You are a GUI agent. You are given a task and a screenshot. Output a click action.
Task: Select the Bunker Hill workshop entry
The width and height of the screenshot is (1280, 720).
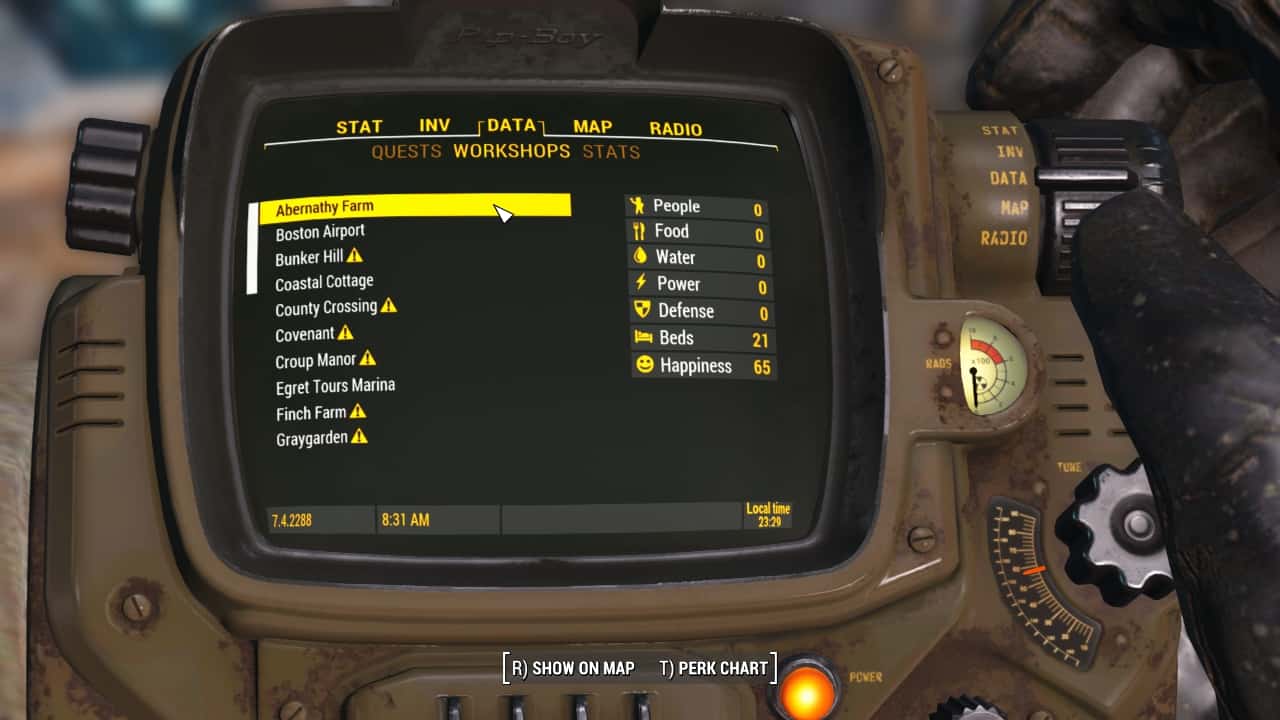coord(309,257)
